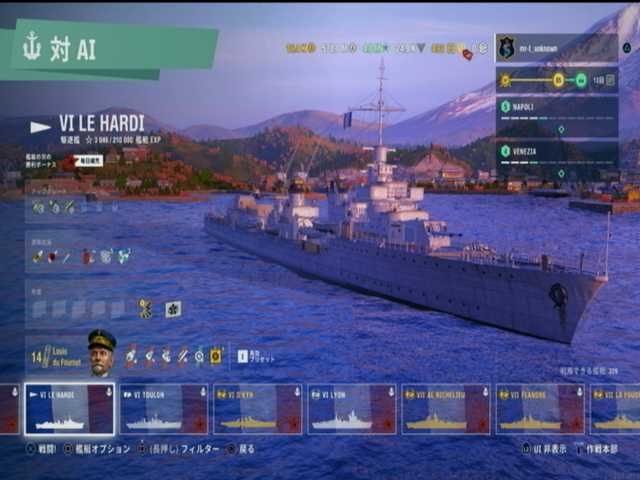Open the consumables row for Le Hardi

tap(82, 257)
